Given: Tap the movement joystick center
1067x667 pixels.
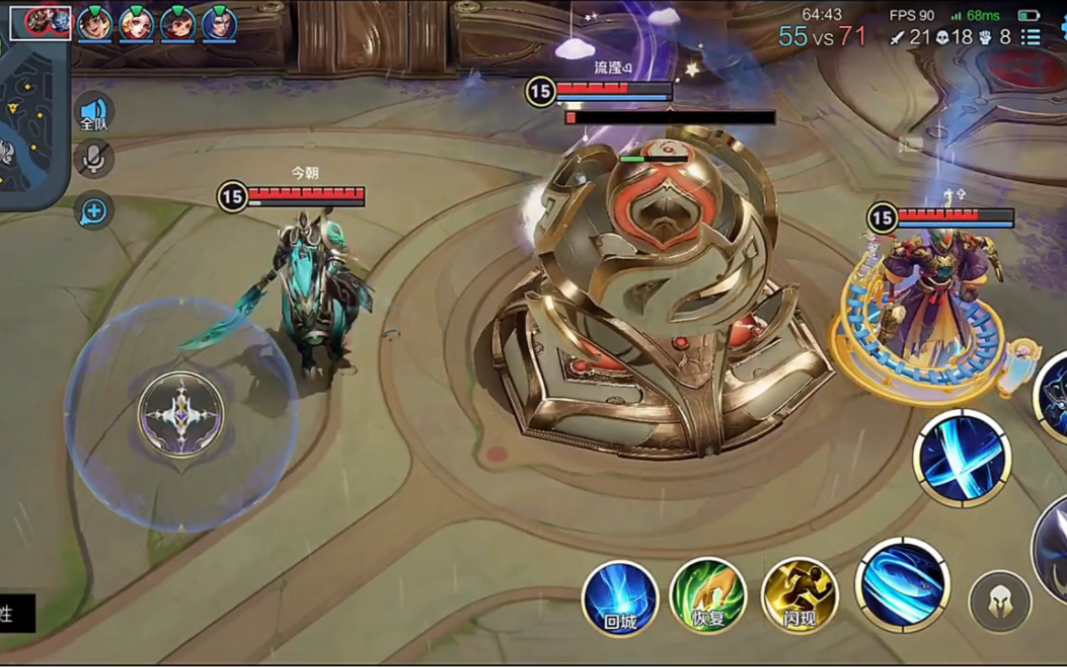Looking at the screenshot, I should (x=181, y=414).
